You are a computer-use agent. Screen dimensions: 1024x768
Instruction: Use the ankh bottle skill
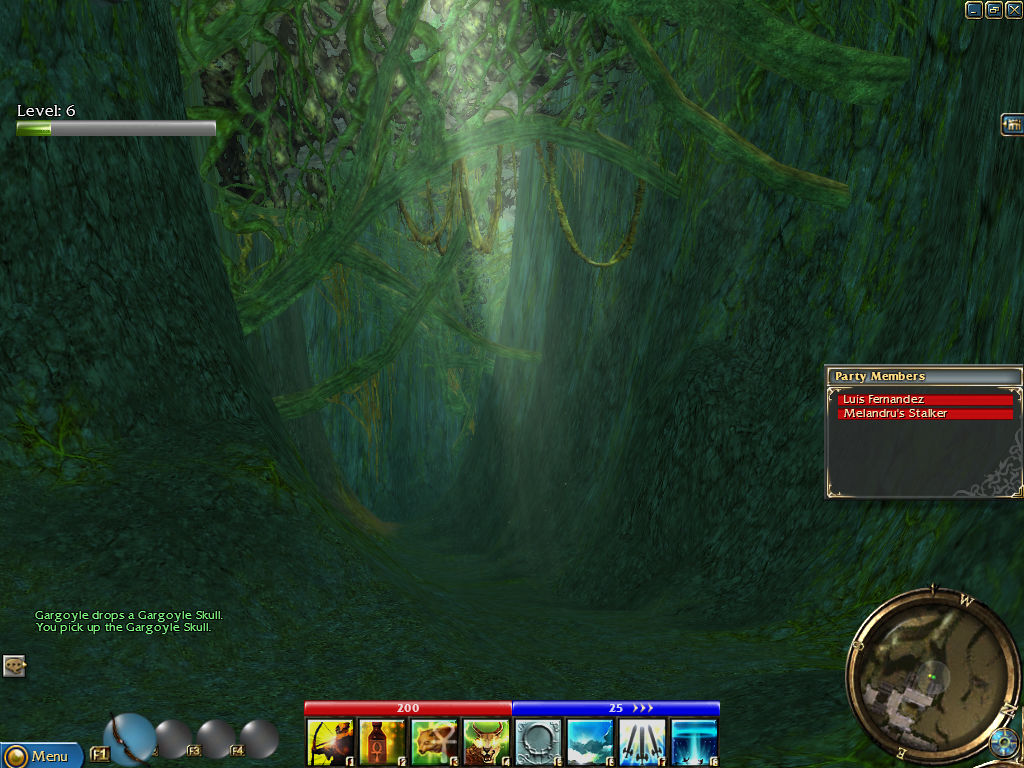(382, 742)
